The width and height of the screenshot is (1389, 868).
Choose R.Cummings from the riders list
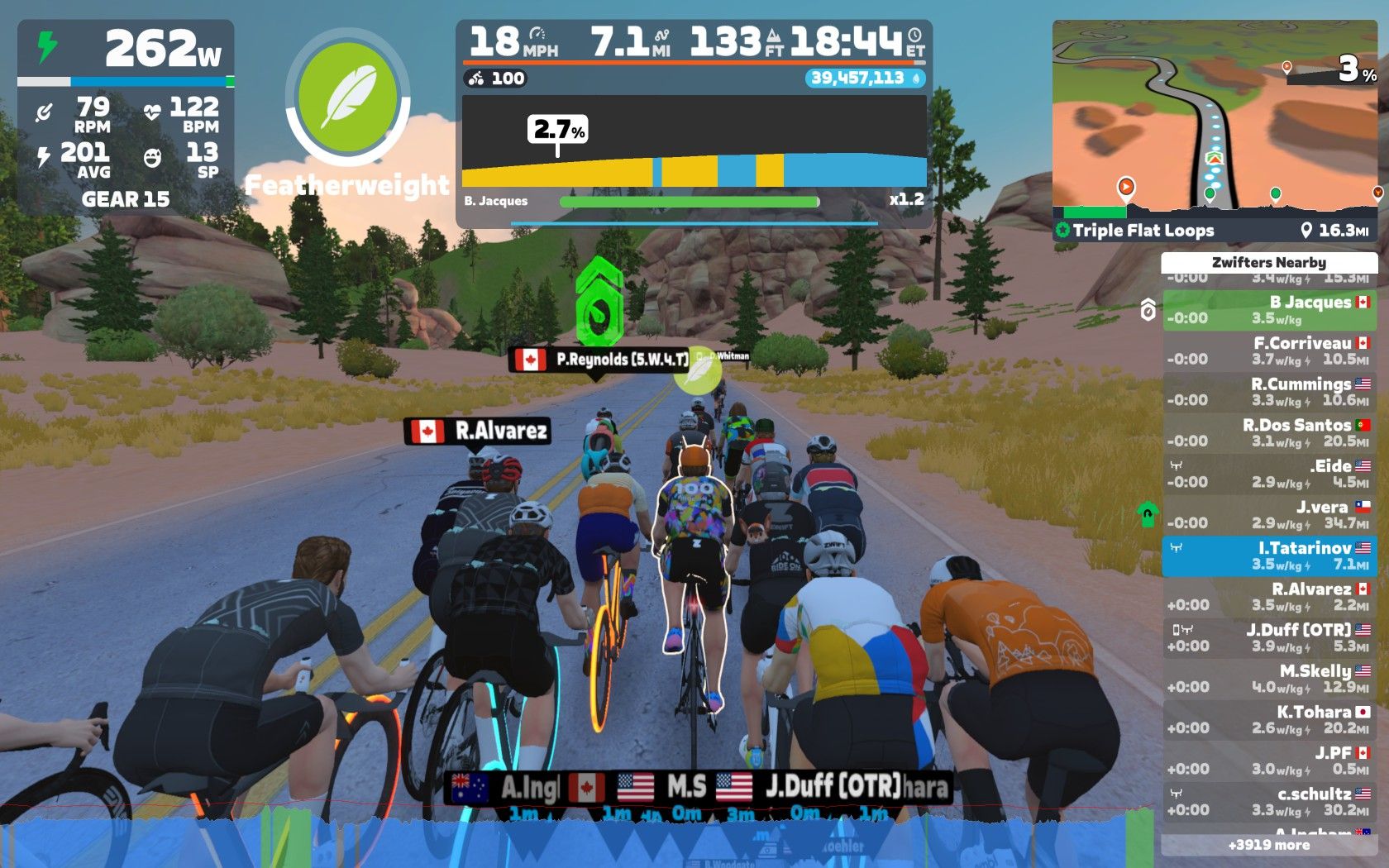(x=1269, y=392)
